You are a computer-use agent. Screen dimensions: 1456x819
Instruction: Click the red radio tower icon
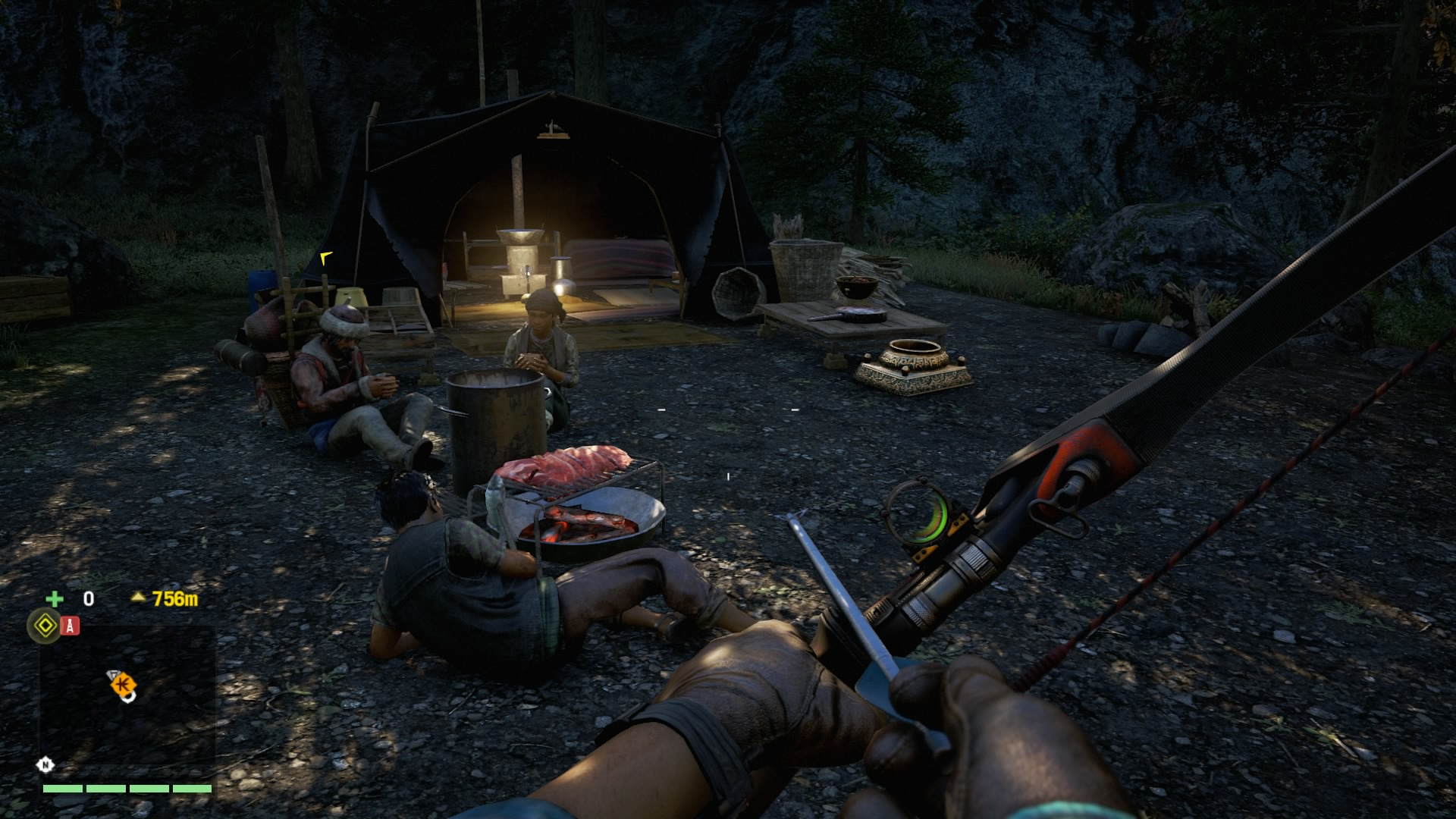click(71, 626)
